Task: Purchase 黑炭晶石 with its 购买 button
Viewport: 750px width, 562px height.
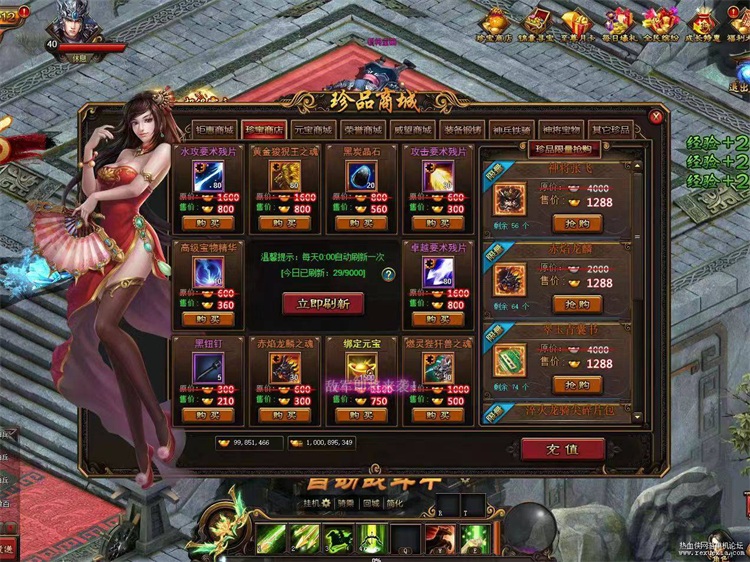Action: (361, 223)
